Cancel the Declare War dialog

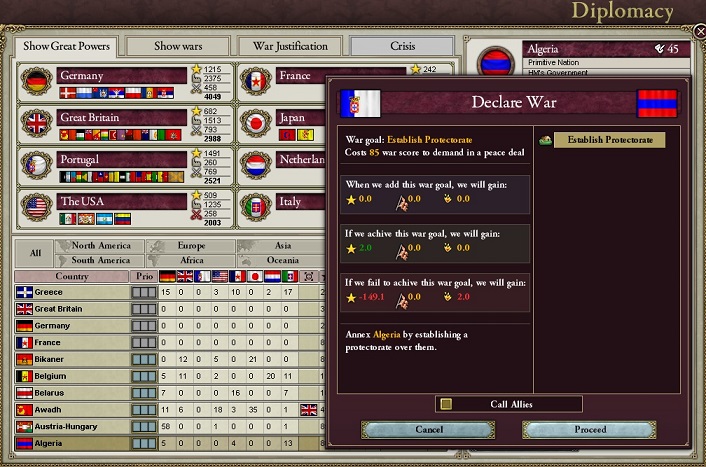click(428, 429)
